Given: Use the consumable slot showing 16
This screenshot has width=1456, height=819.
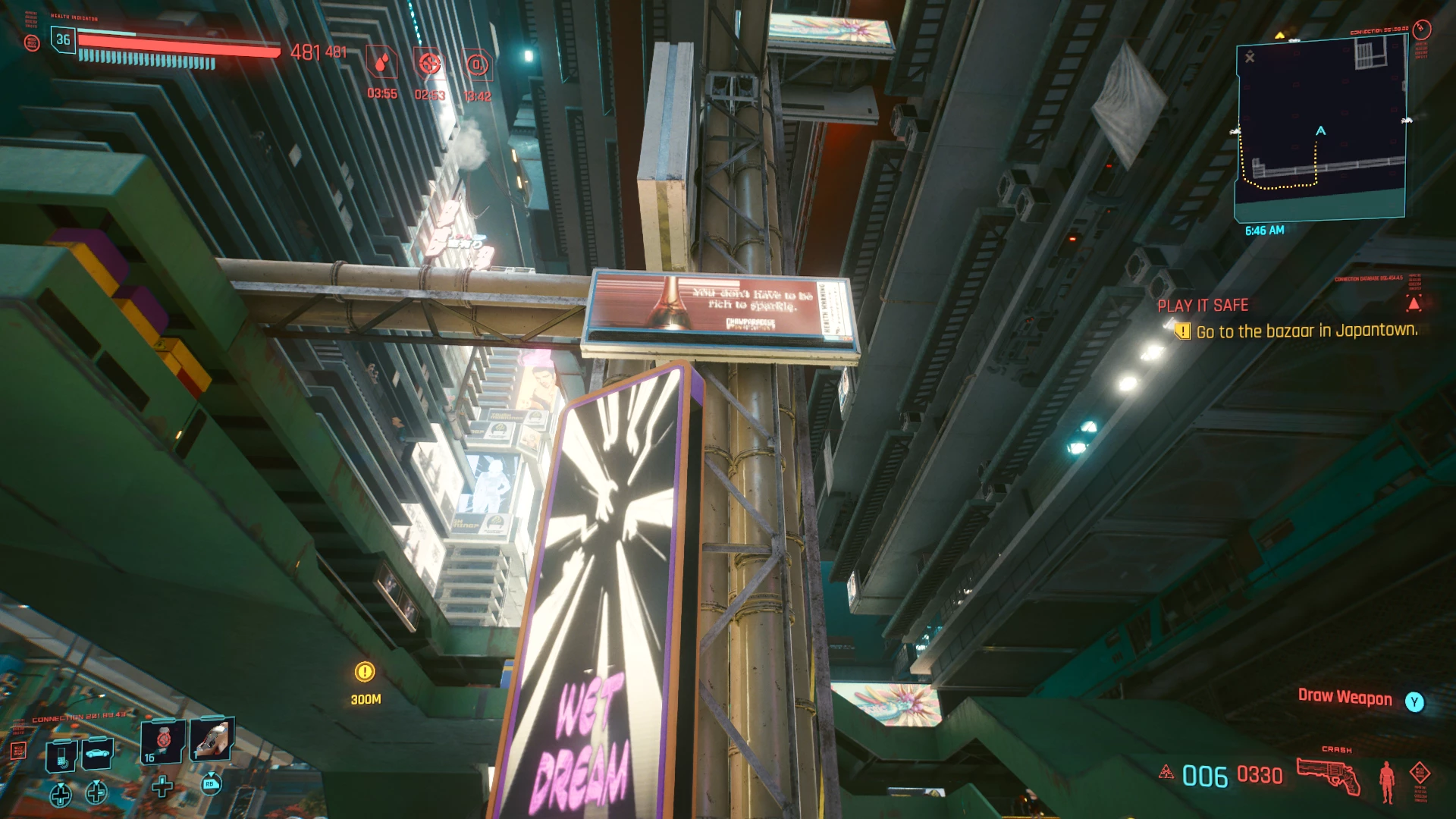Looking at the screenshot, I should click(162, 742).
